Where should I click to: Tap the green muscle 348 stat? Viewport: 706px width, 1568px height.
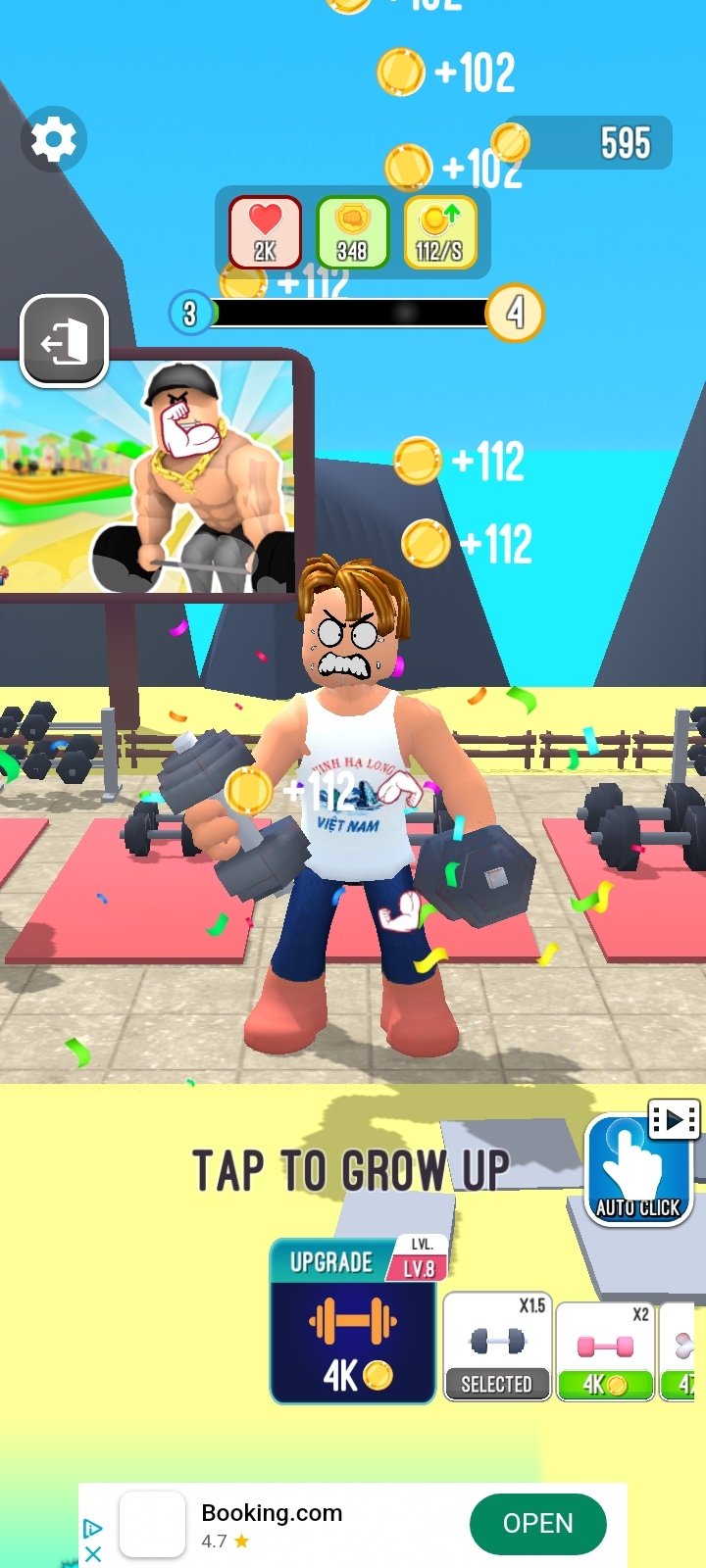point(352,232)
